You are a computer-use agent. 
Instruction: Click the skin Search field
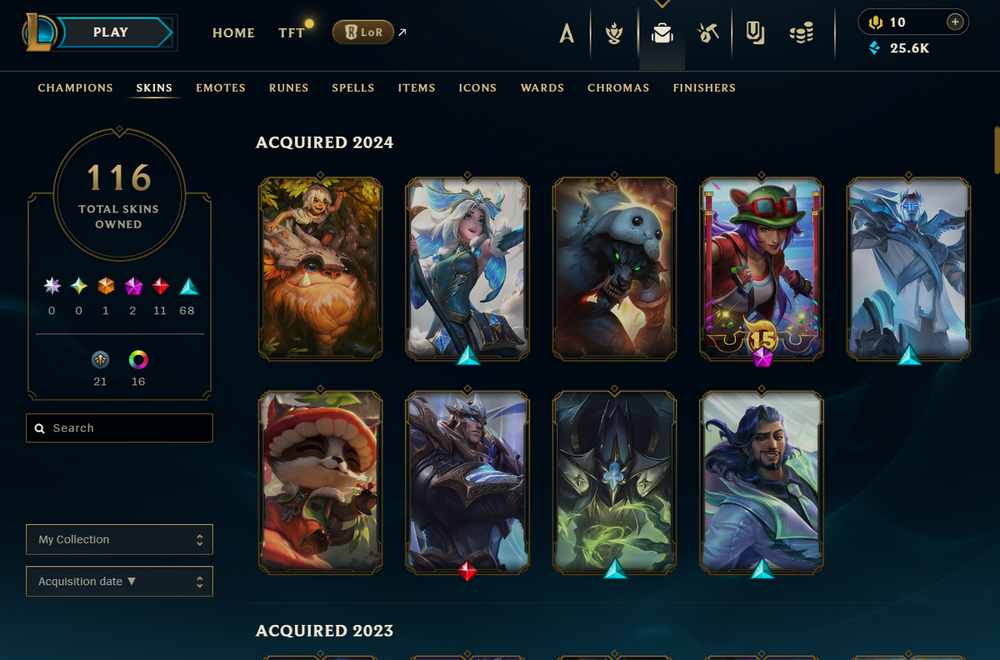[x=120, y=428]
